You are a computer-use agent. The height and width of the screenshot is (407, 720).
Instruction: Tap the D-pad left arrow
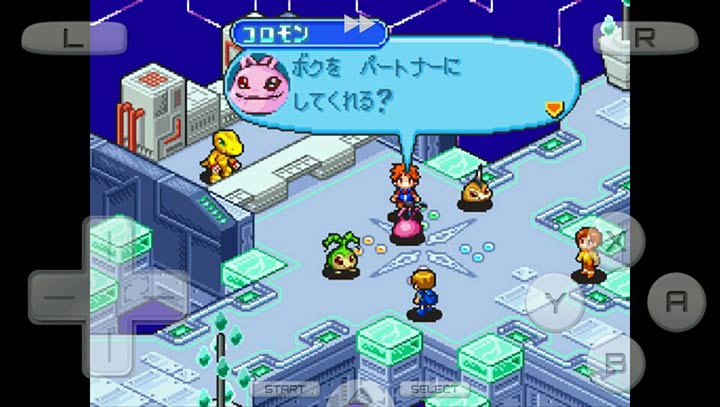pyautogui.click(x=57, y=297)
